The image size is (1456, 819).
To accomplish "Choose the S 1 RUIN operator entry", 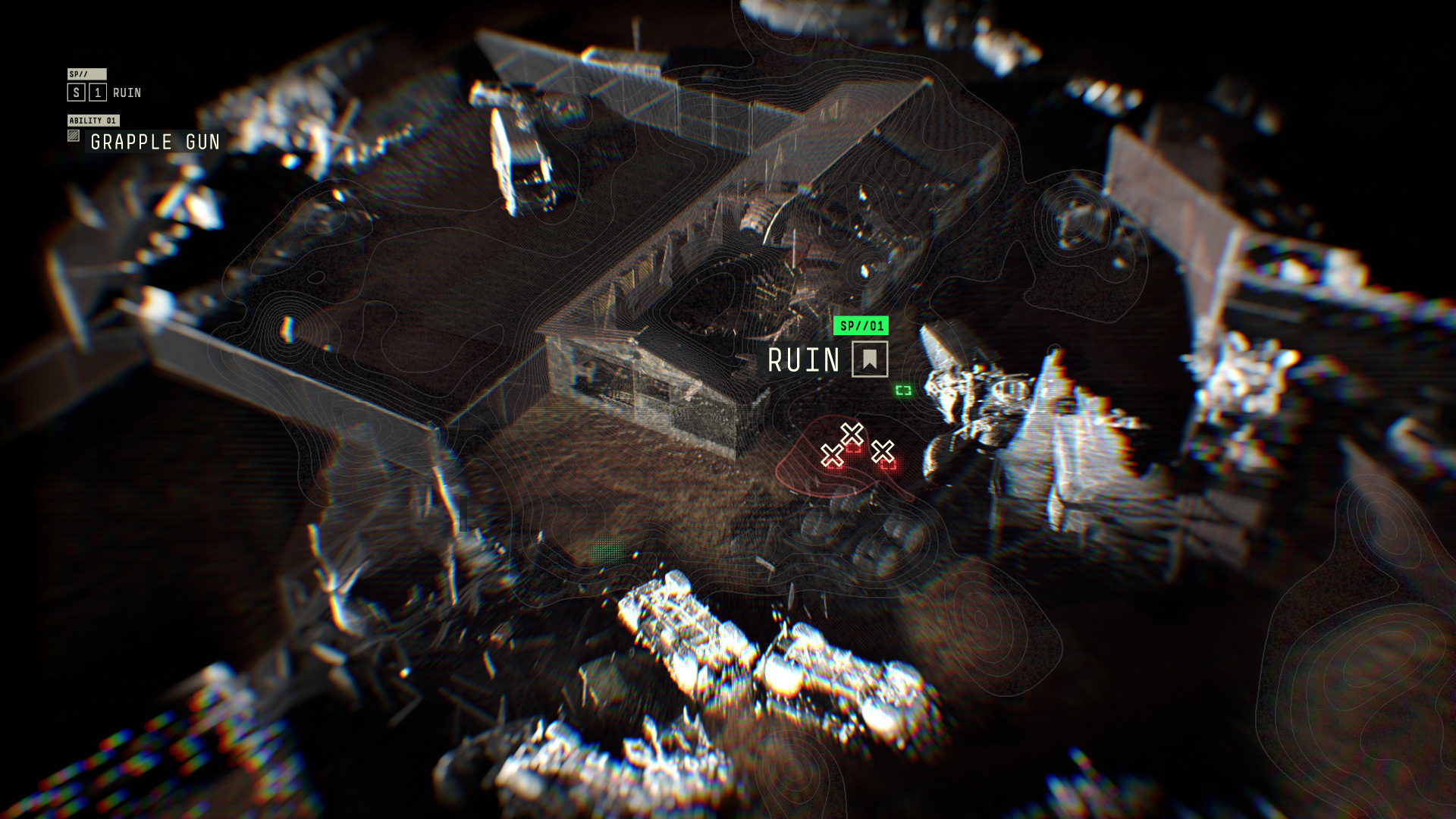I will (x=105, y=93).
